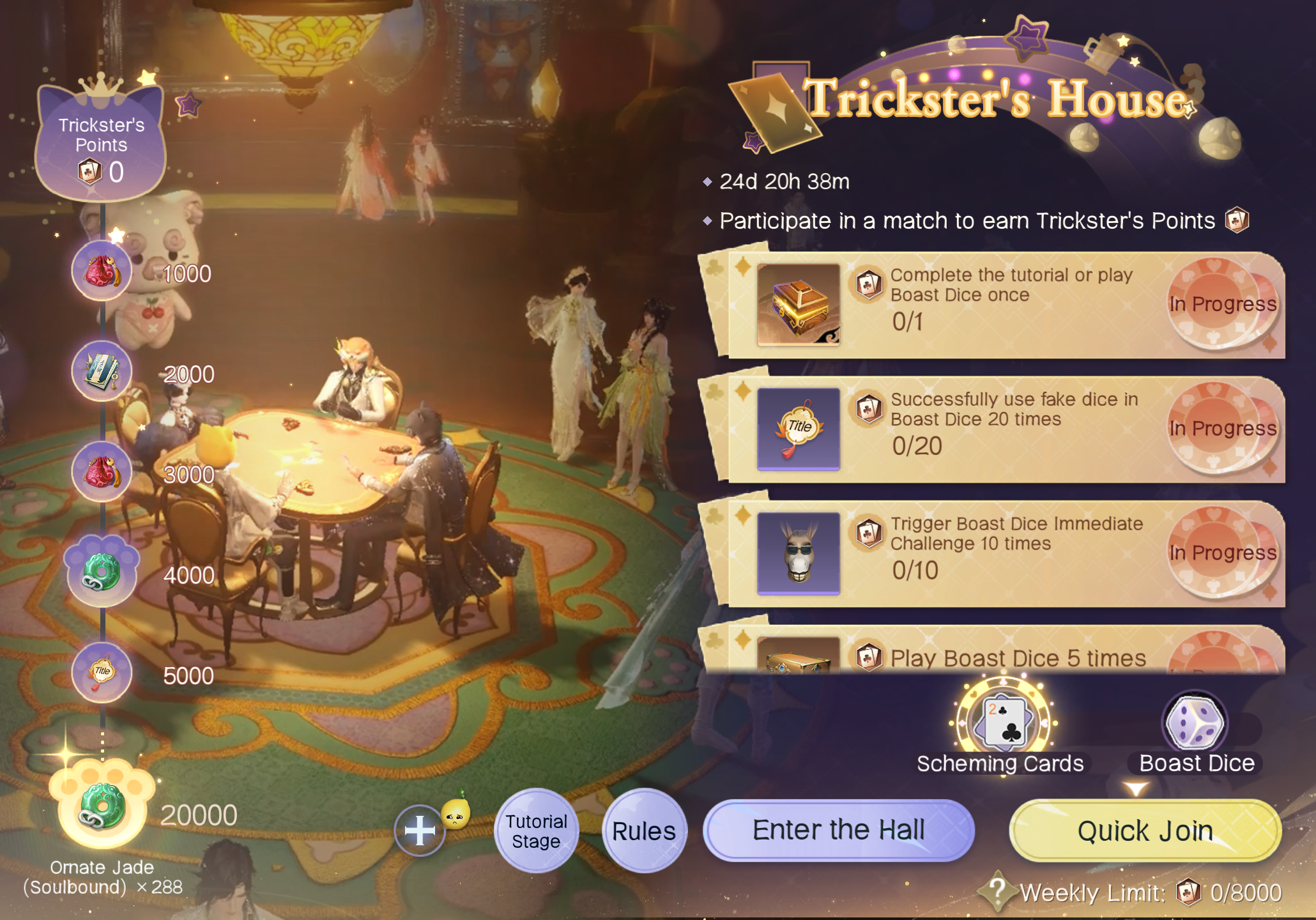Viewport: 1316px width, 920px height.
Task: View the 1000 points pouch reward
Action: click(x=102, y=272)
